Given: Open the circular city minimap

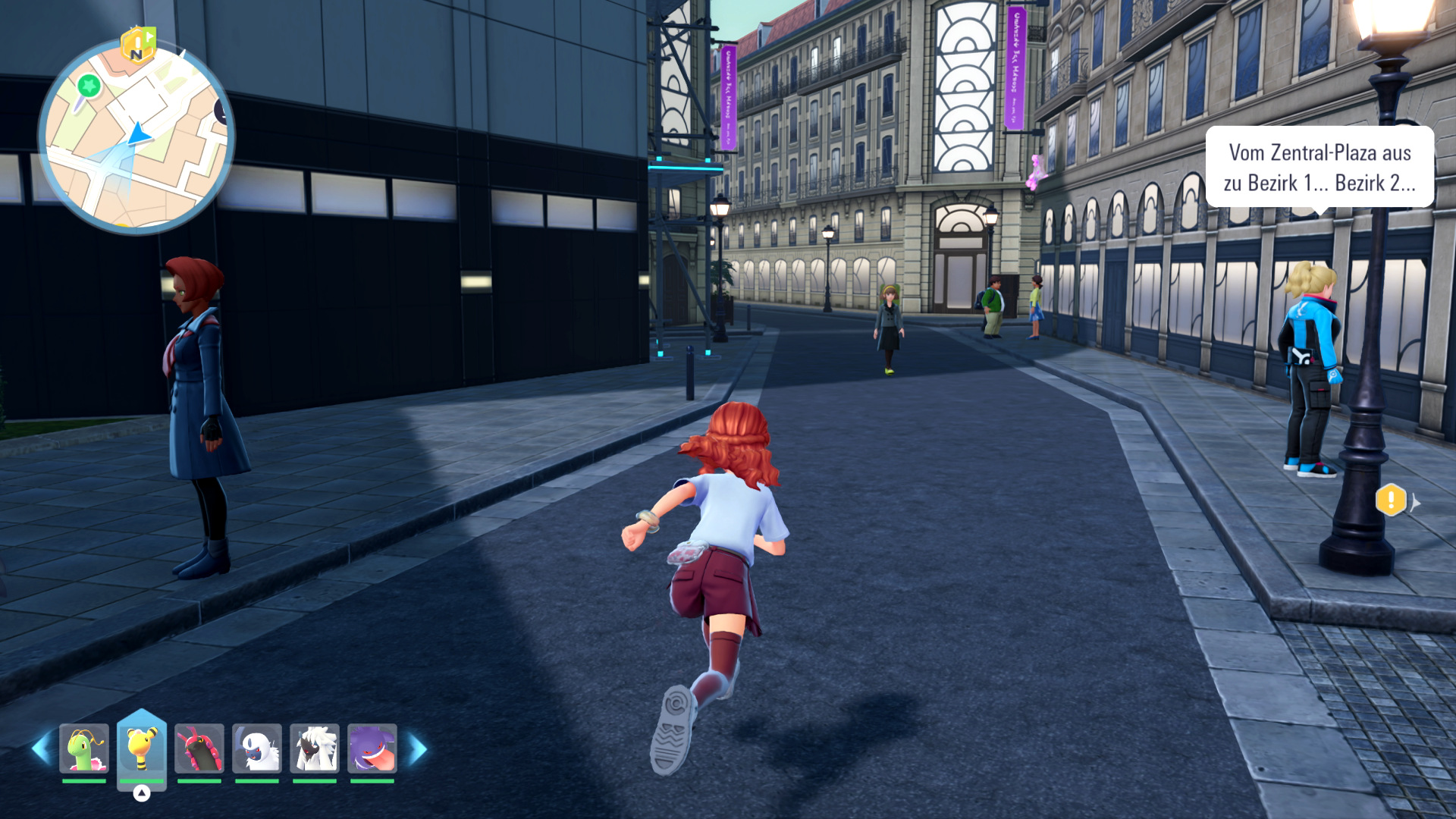Looking at the screenshot, I should [x=136, y=136].
